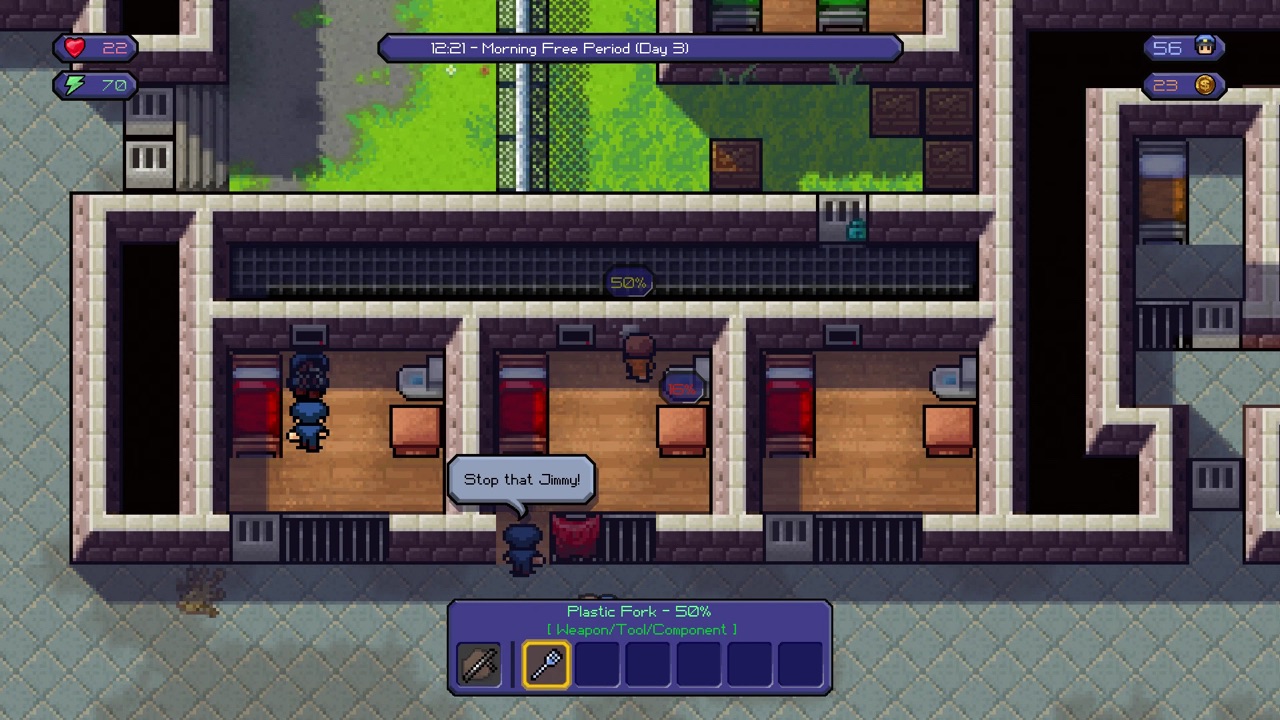This screenshot has width=1280, height=720.
Task: Click the 50% durability bubble in the vent corridor
Action: [x=628, y=283]
